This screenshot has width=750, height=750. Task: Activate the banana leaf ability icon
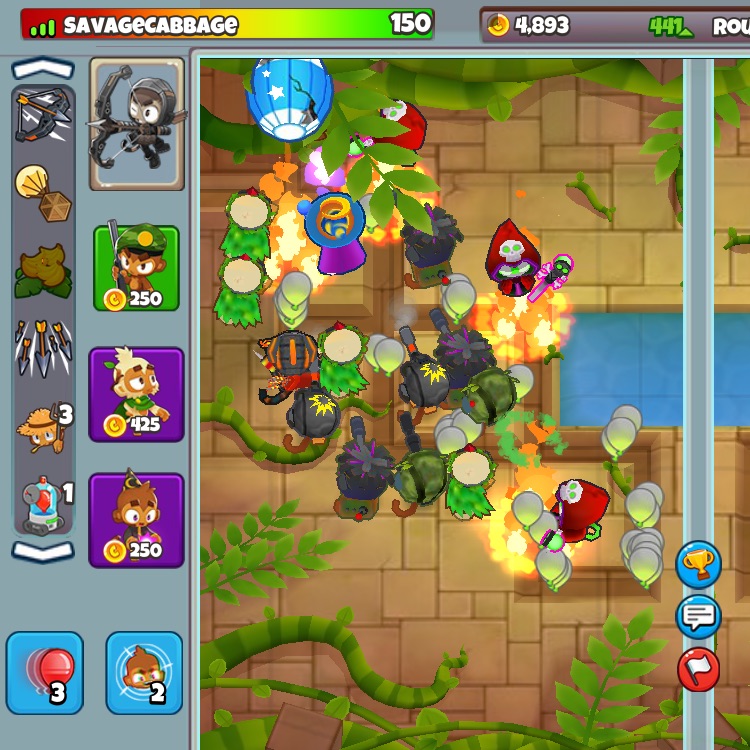[x=43, y=271]
